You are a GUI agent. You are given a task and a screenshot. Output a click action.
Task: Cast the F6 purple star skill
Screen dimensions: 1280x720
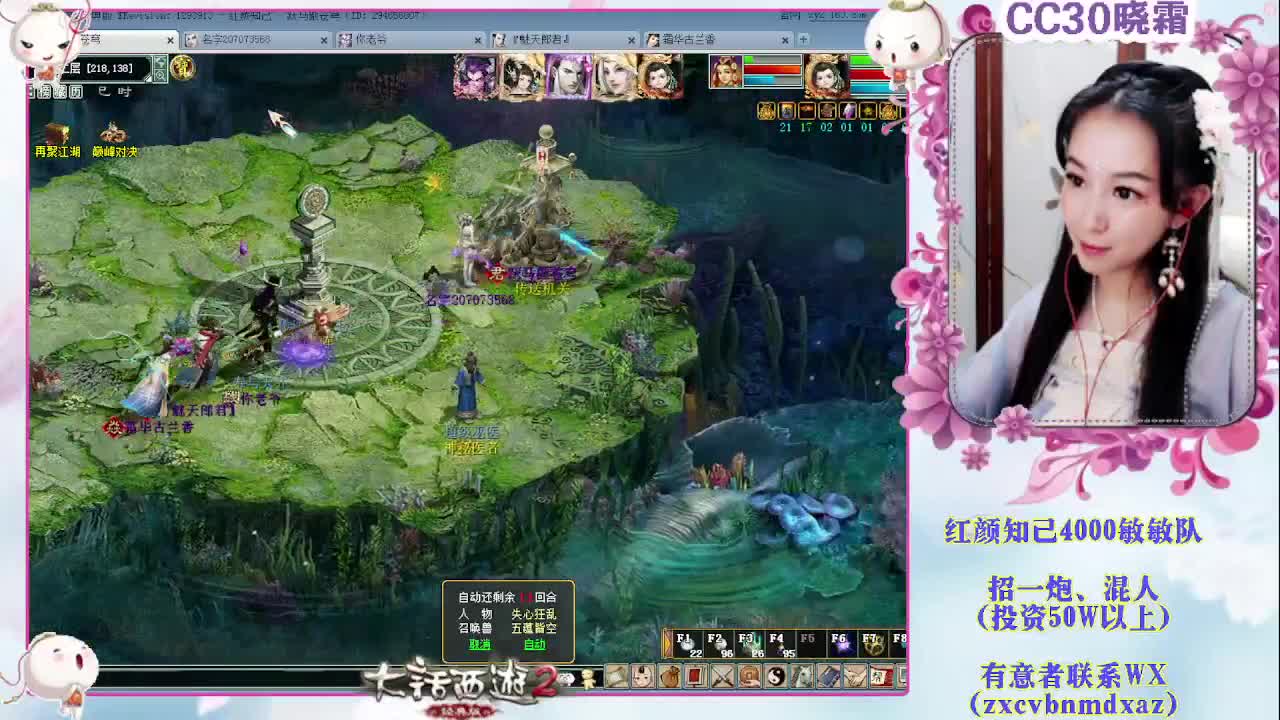tap(844, 648)
